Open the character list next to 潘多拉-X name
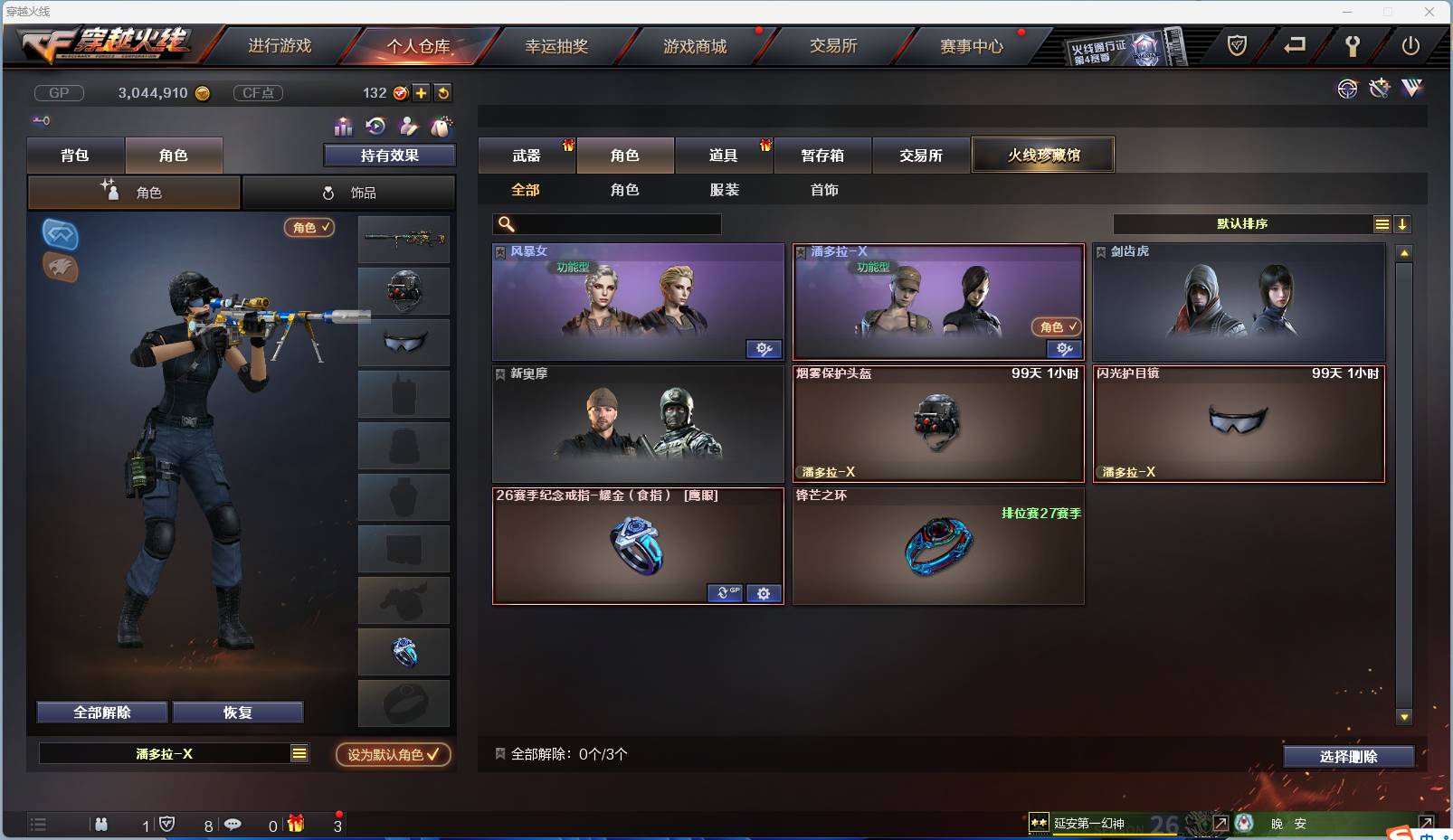Screen dimensions: 1453x840 click(299, 753)
